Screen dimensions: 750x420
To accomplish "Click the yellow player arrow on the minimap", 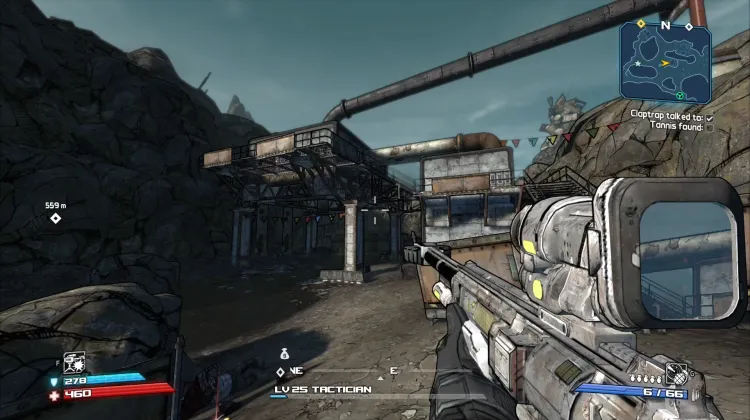I will tap(664, 62).
